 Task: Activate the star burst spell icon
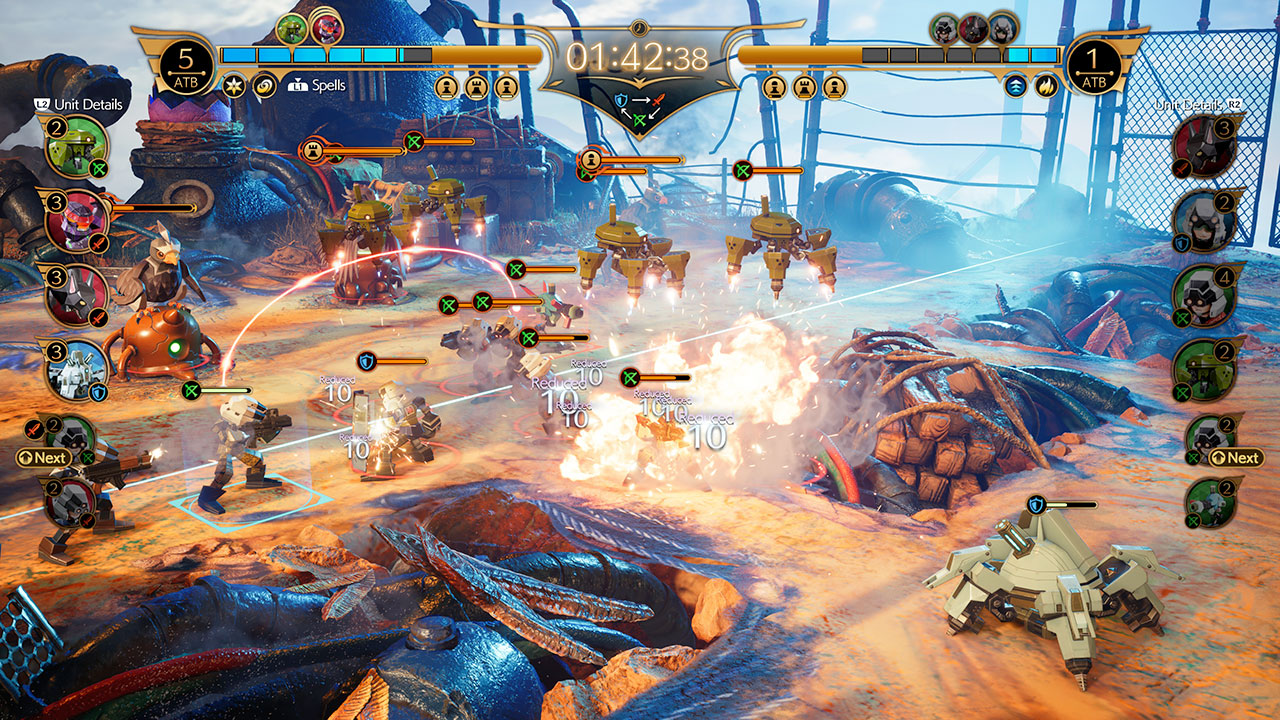(234, 85)
